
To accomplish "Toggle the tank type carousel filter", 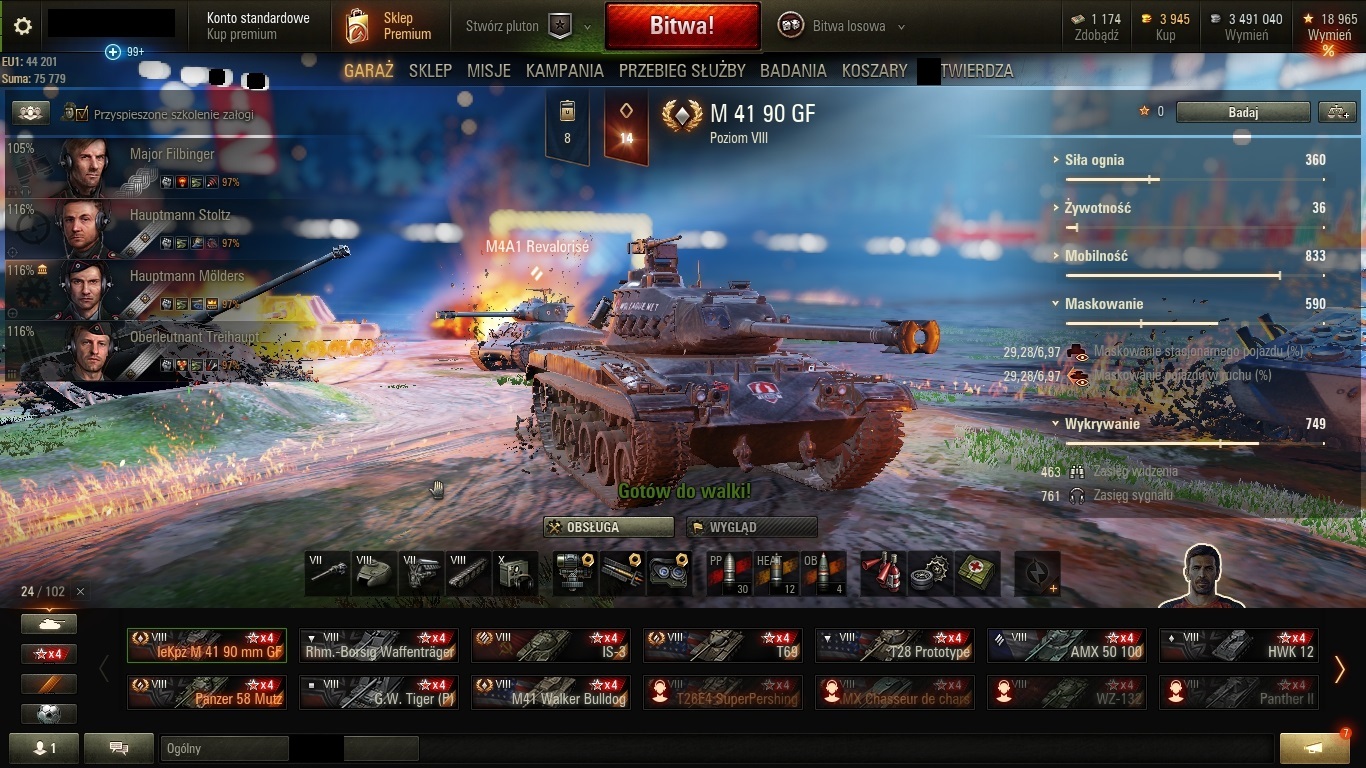I will point(48,623).
